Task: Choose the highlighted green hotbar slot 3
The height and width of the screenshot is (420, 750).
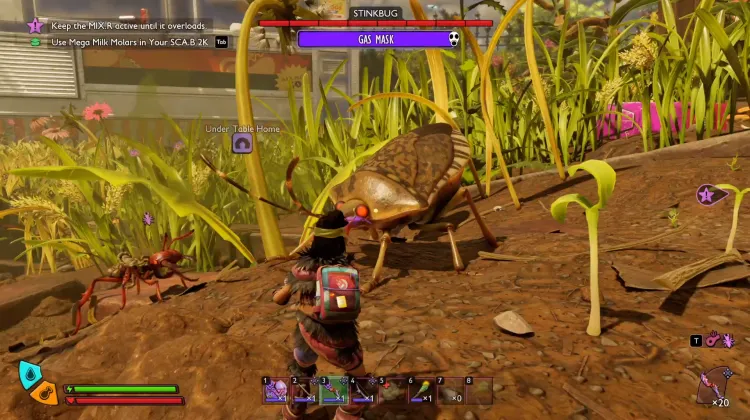Action: click(334, 390)
